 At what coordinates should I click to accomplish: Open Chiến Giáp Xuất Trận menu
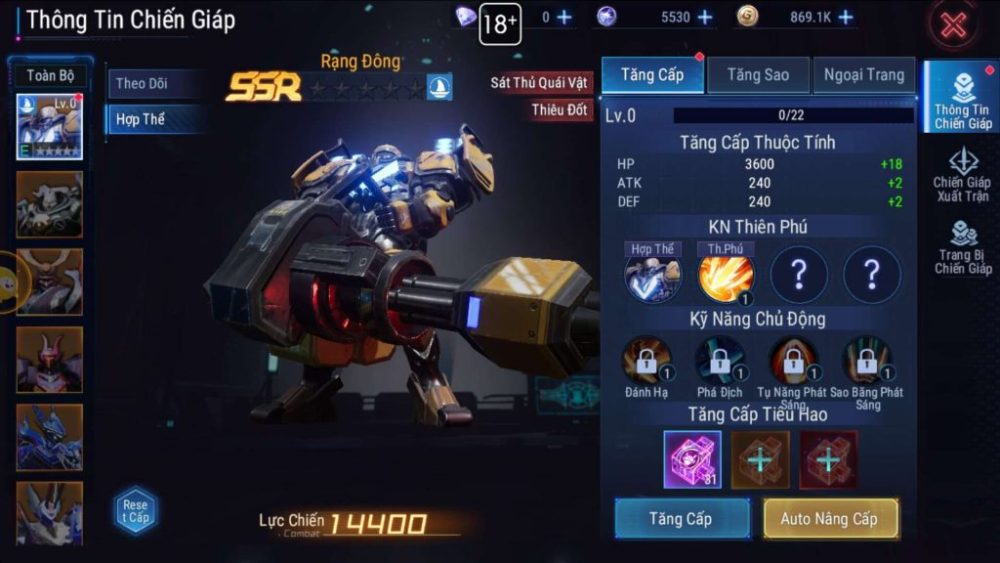961,175
